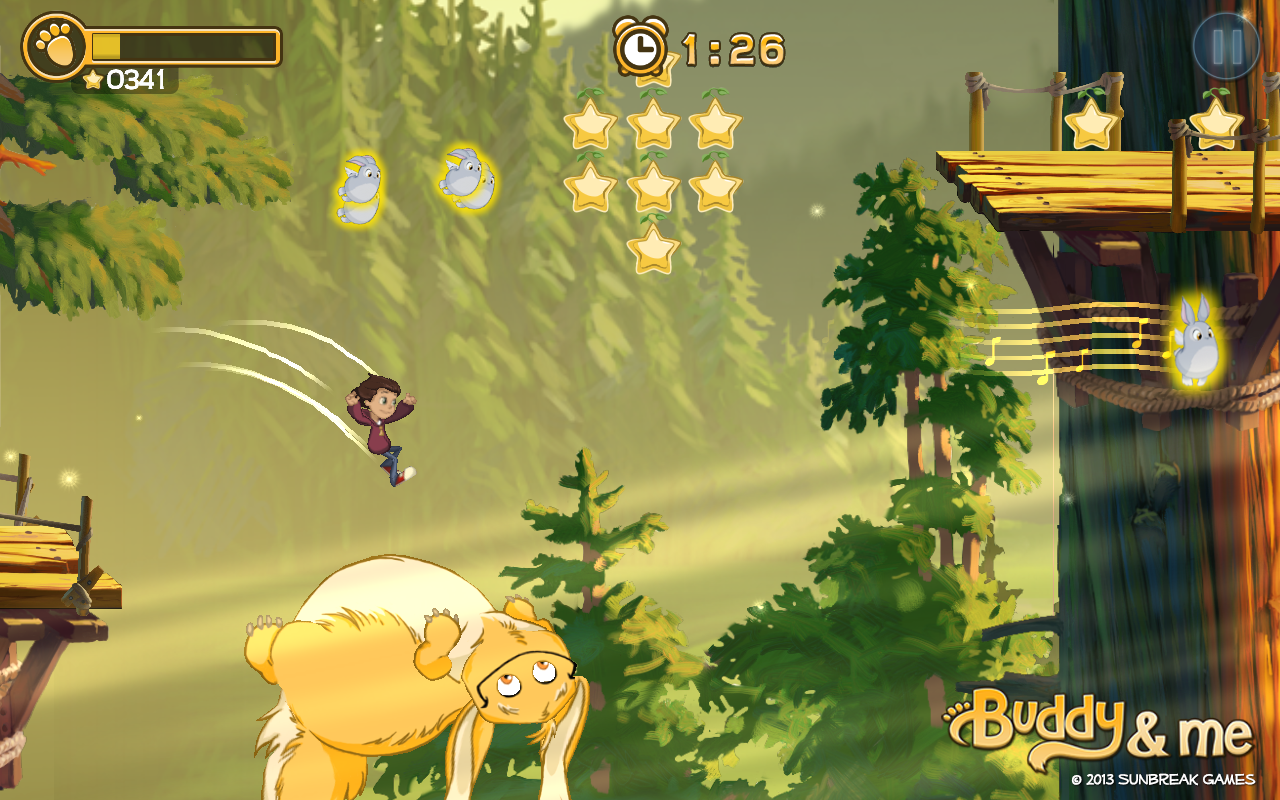This screenshot has height=800, width=1280.
Task: Click the top-left star in the star grid
Action: (591, 124)
